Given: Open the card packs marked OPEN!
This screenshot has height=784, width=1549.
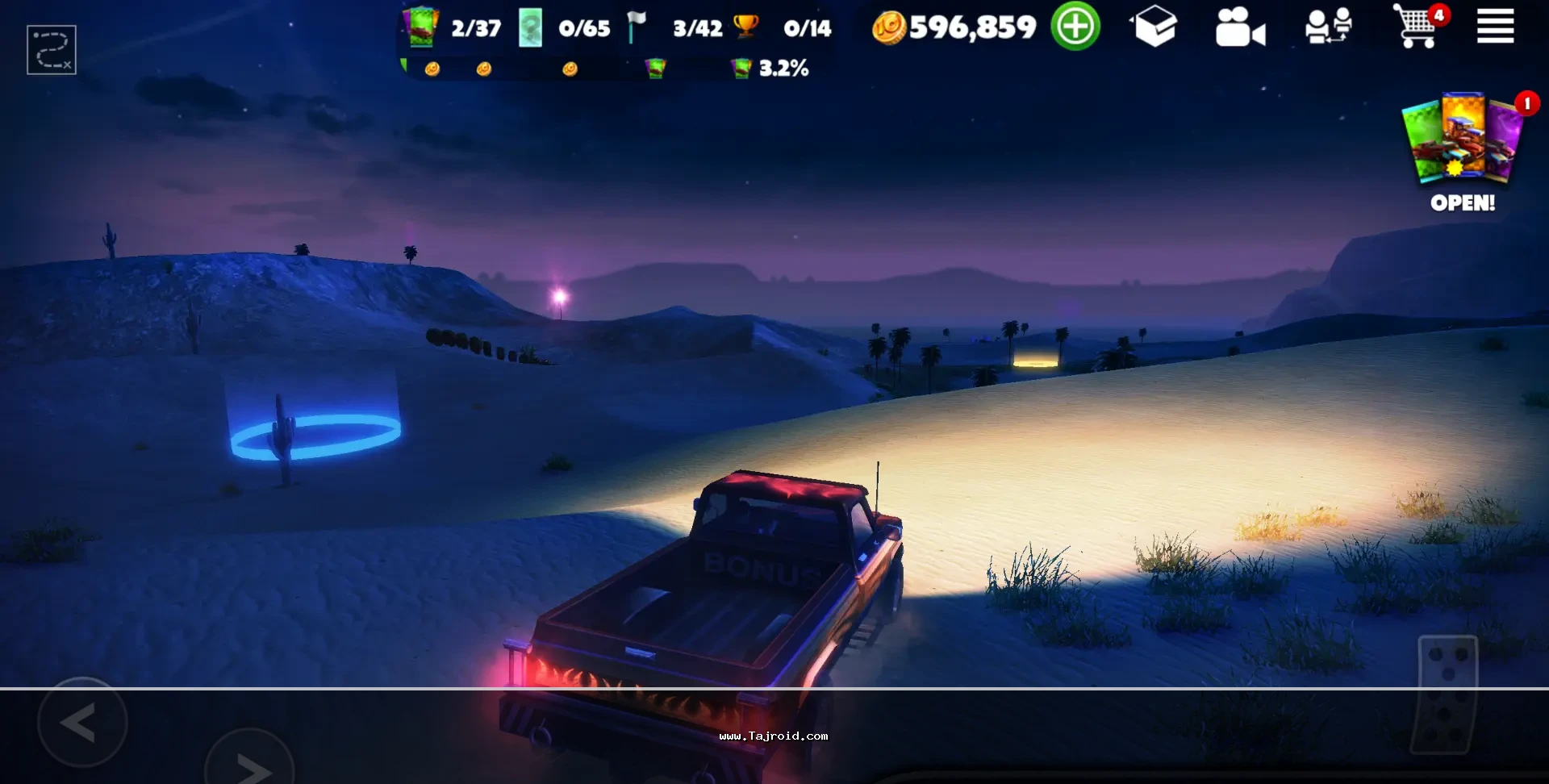Looking at the screenshot, I should (x=1463, y=150).
